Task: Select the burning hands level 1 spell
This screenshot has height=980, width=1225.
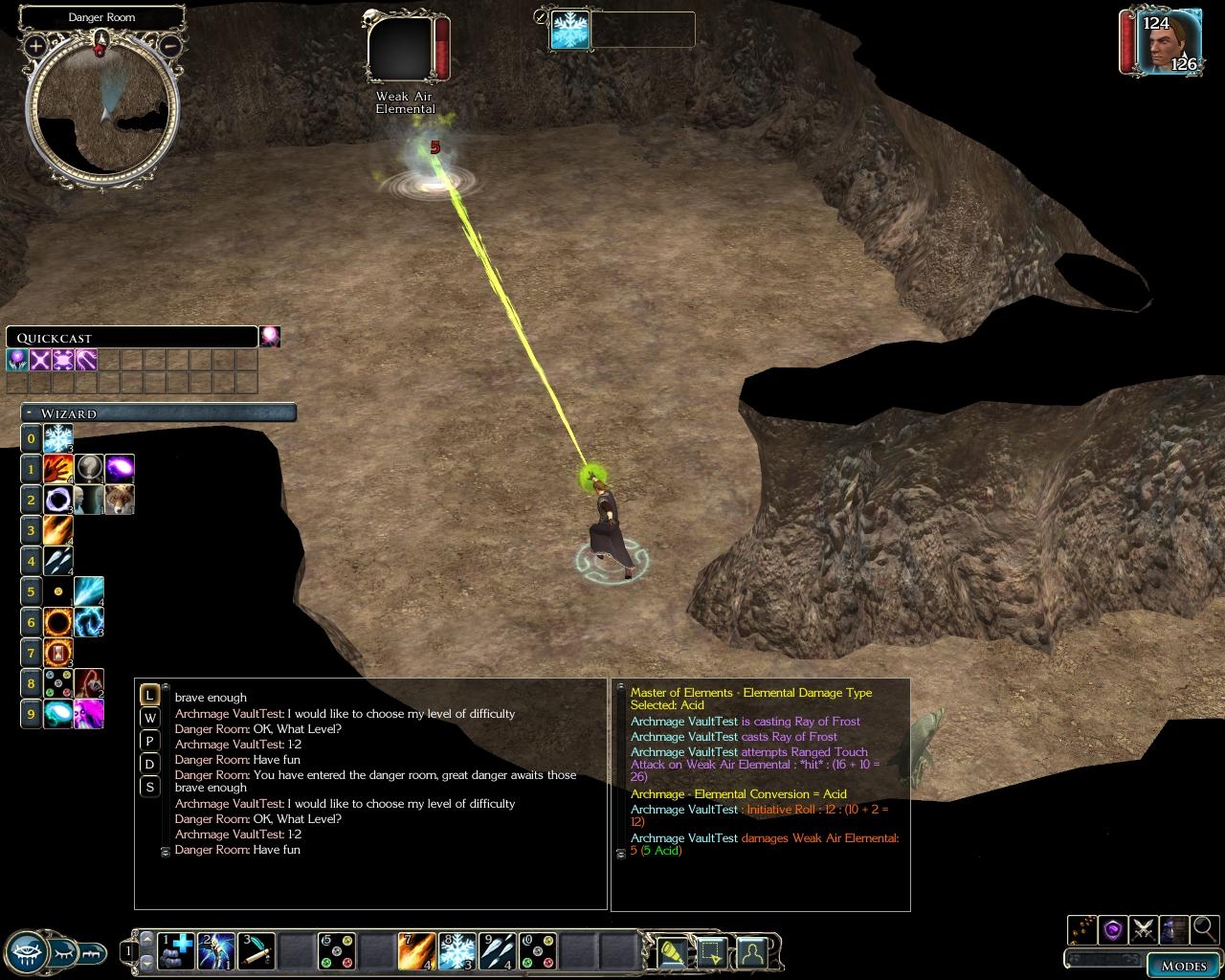Action: click(x=58, y=469)
